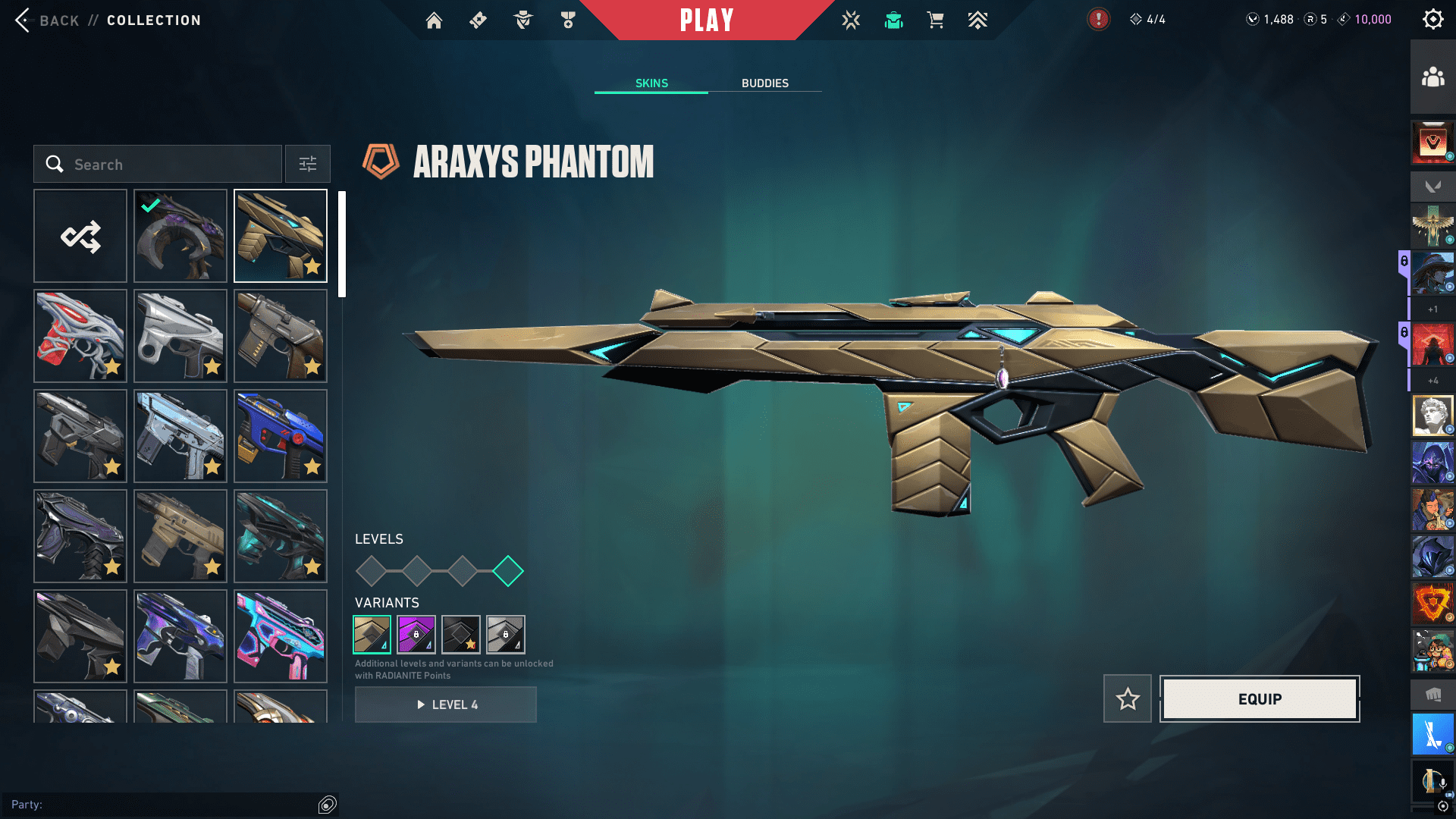The width and height of the screenshot is (1456, 819).
Task: Select the gold Araxys Phantom skin thumbnail
Action: [x=281, y=237]
